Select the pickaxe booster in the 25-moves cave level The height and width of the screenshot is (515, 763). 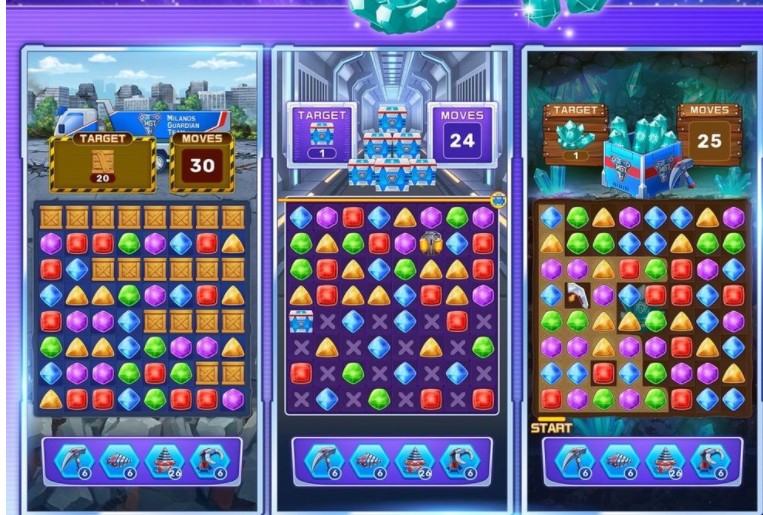coord(576,460)
